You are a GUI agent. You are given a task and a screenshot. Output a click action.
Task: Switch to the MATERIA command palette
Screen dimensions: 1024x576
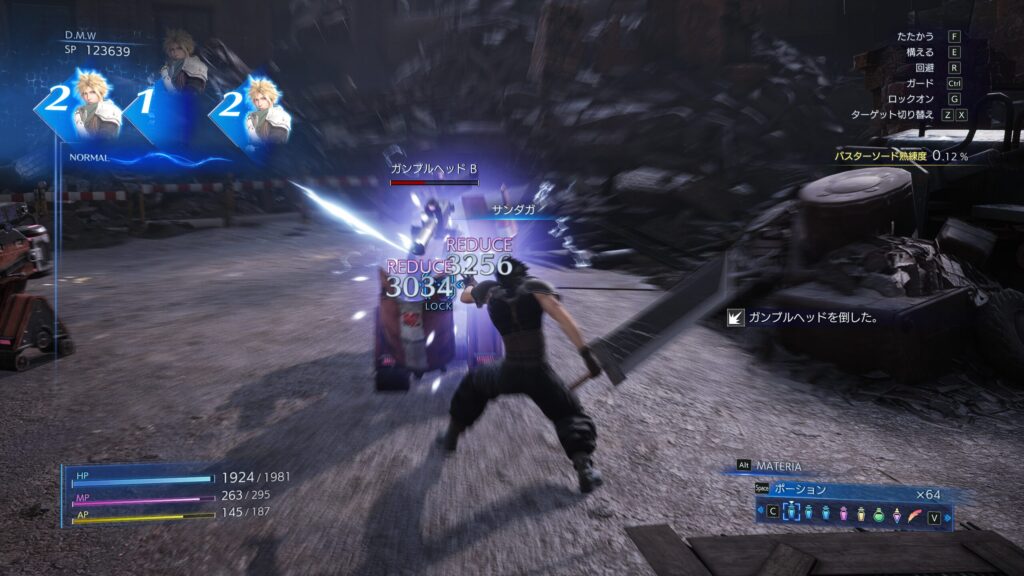pyautogui.click(x=777, y=466)
